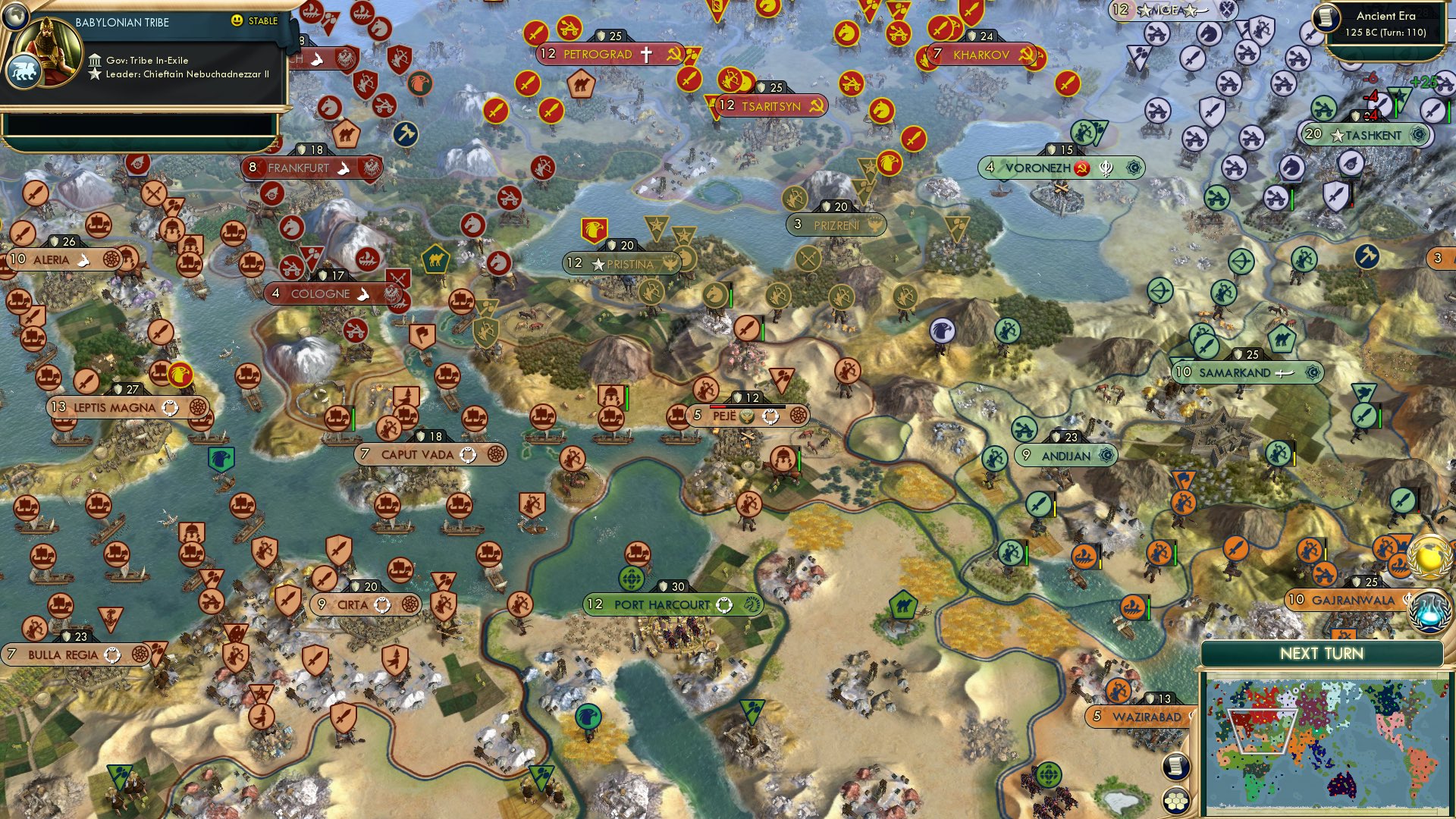
Task: Click the Christianity cross on Petrograd banner
Action: click(646, 54)
